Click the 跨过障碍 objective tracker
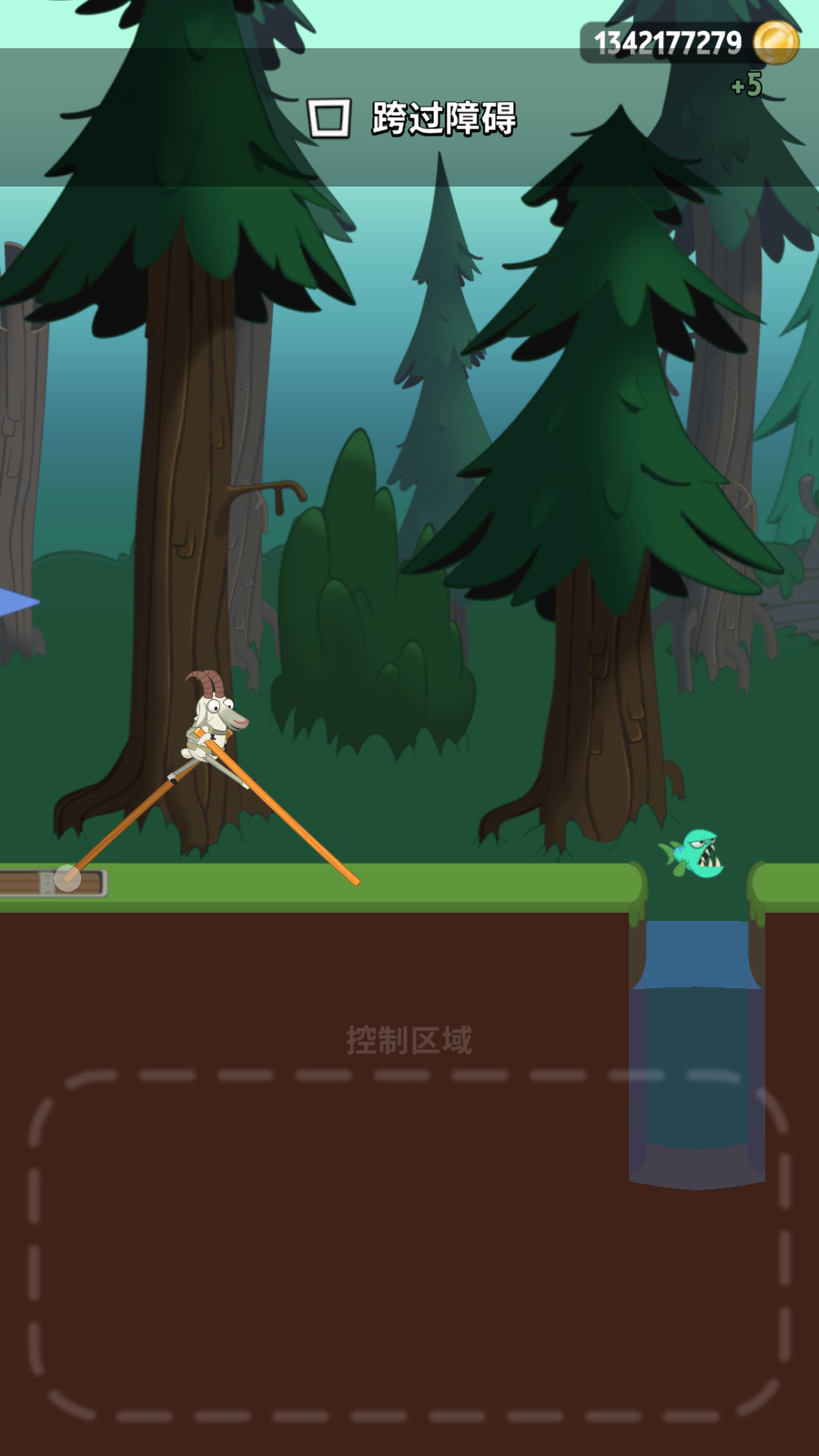 (412, 118)
